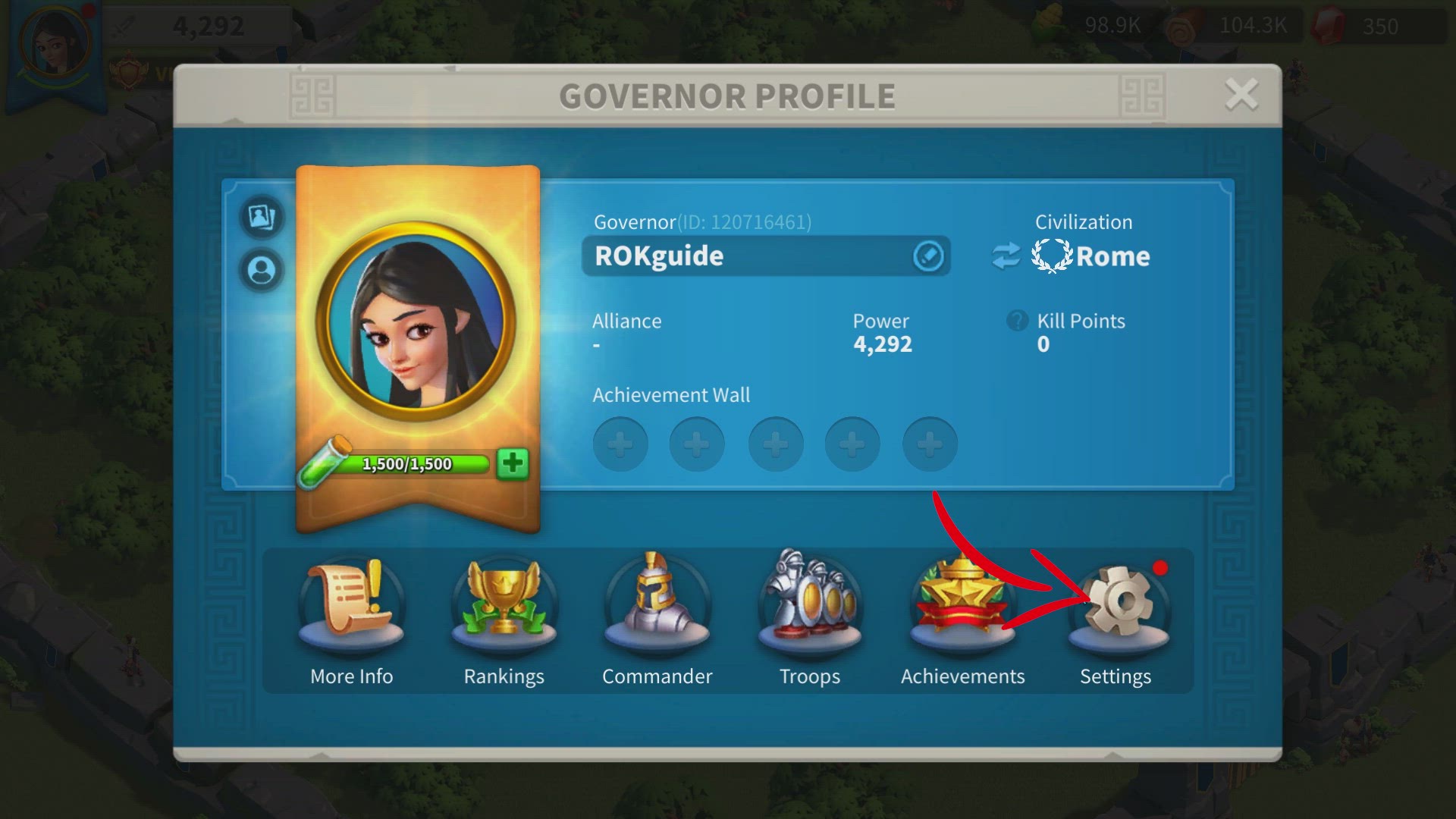1456x819 pixels.
Task: Select the Achievements star badge icon
Action: tap(962, 603)
